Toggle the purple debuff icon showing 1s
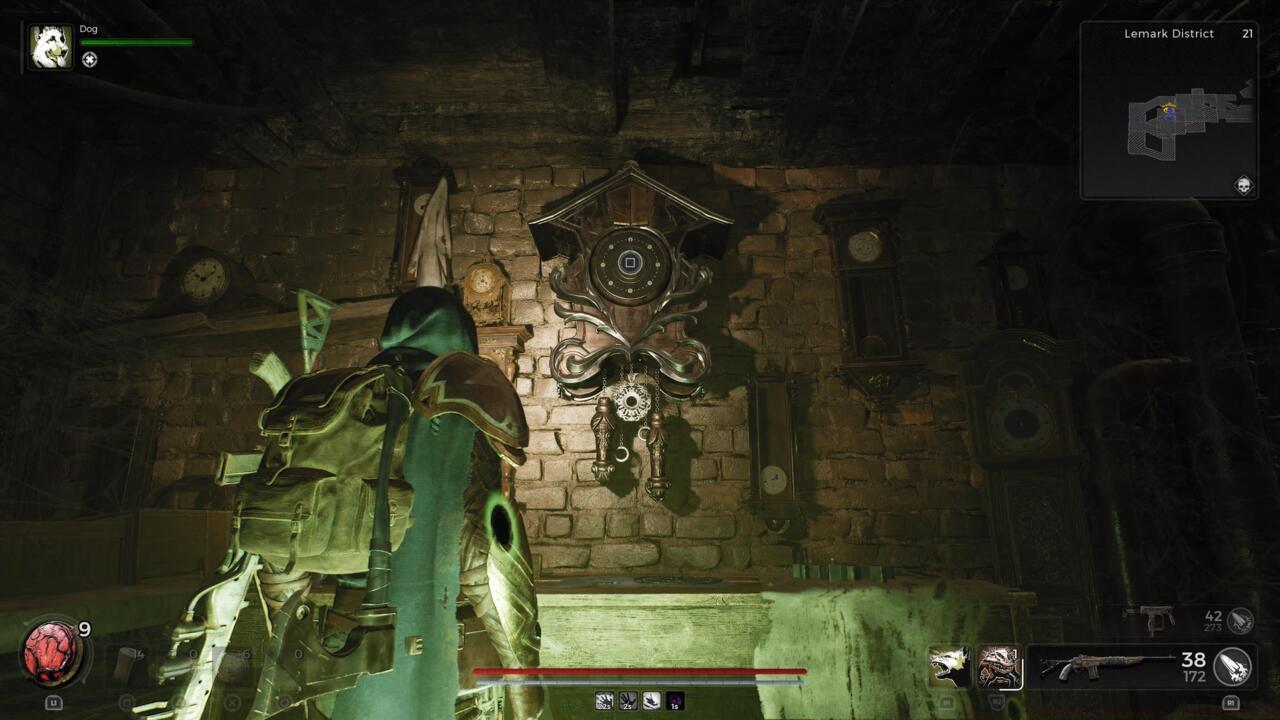The width and height of the screenshot is (1280, 720). pyautogui.click(x=675, y=700)
